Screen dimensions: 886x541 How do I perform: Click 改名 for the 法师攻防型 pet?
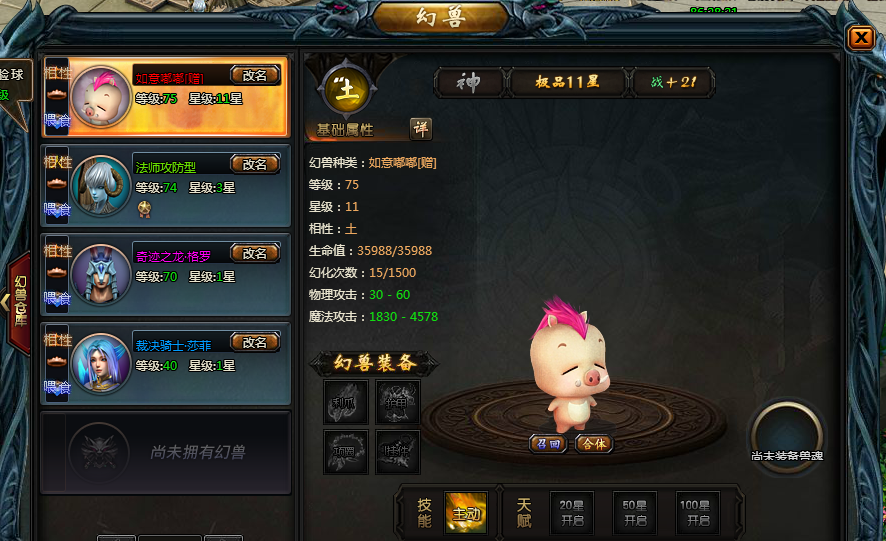(255, 164)
